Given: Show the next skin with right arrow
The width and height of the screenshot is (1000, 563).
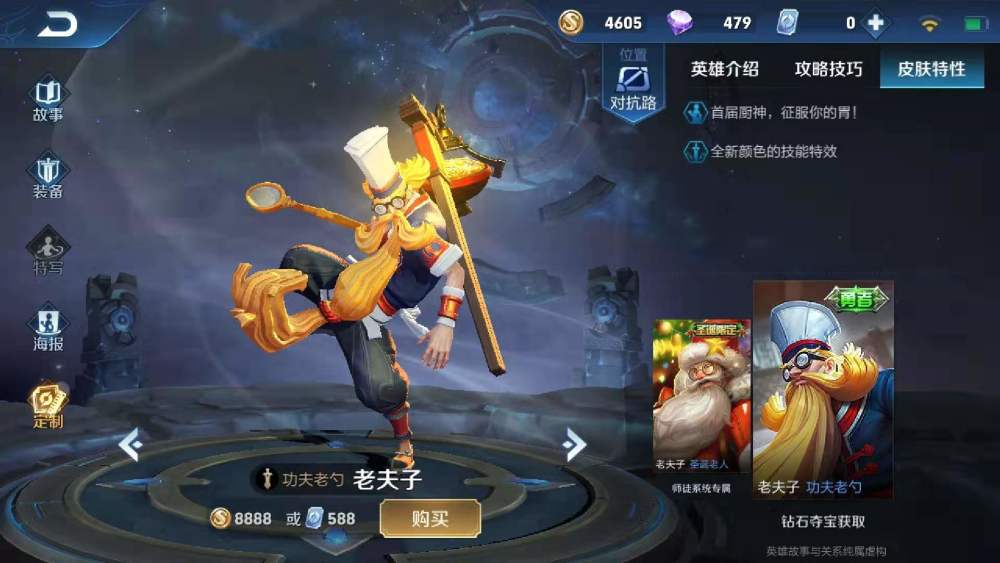Looking at the screenshot, I should (x=573, y=443).
